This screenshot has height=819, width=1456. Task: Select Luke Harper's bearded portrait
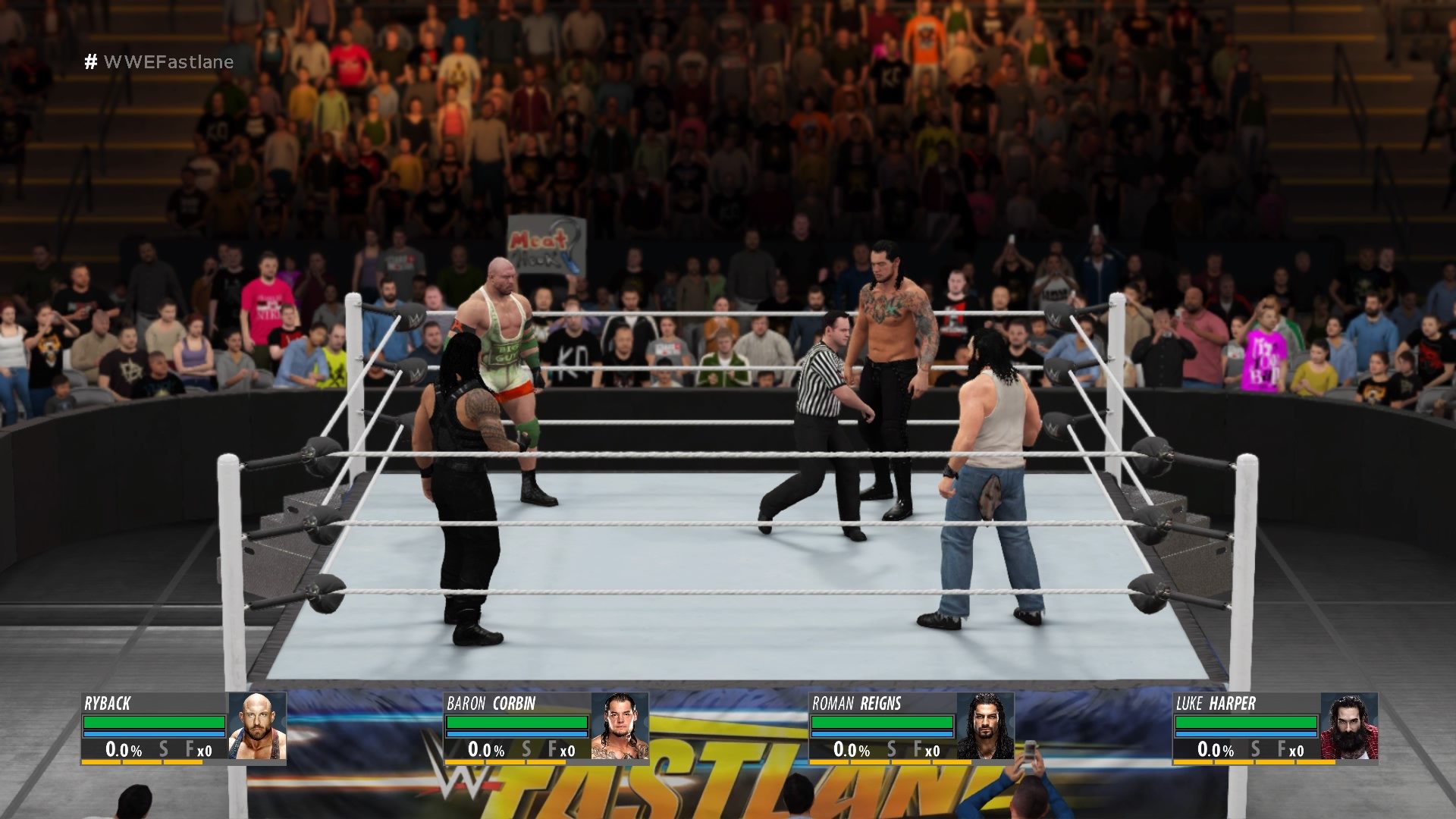(1349, 726)
